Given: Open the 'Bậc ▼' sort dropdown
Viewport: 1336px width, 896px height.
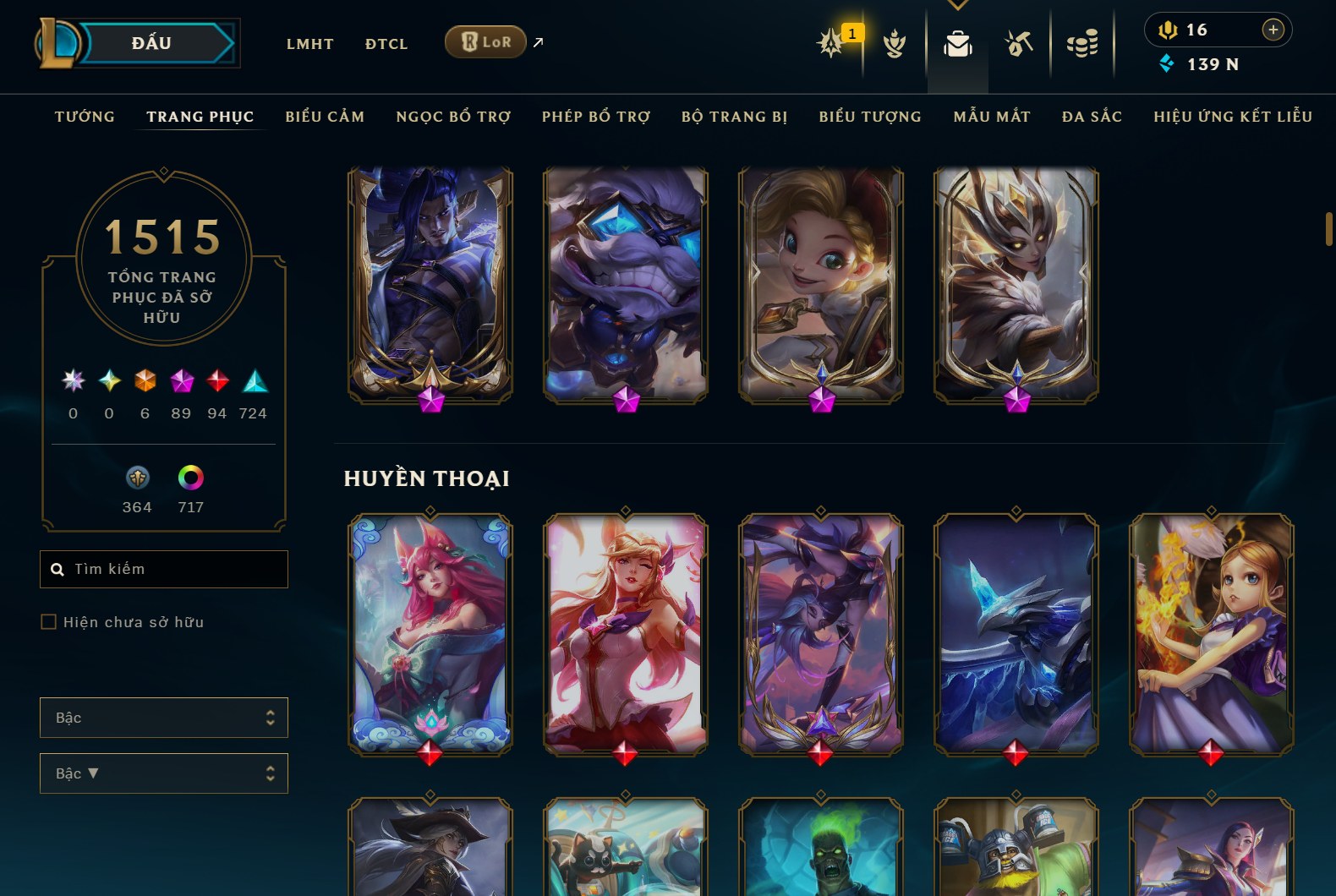Looking at the screenshot, I should pos(163,773).
